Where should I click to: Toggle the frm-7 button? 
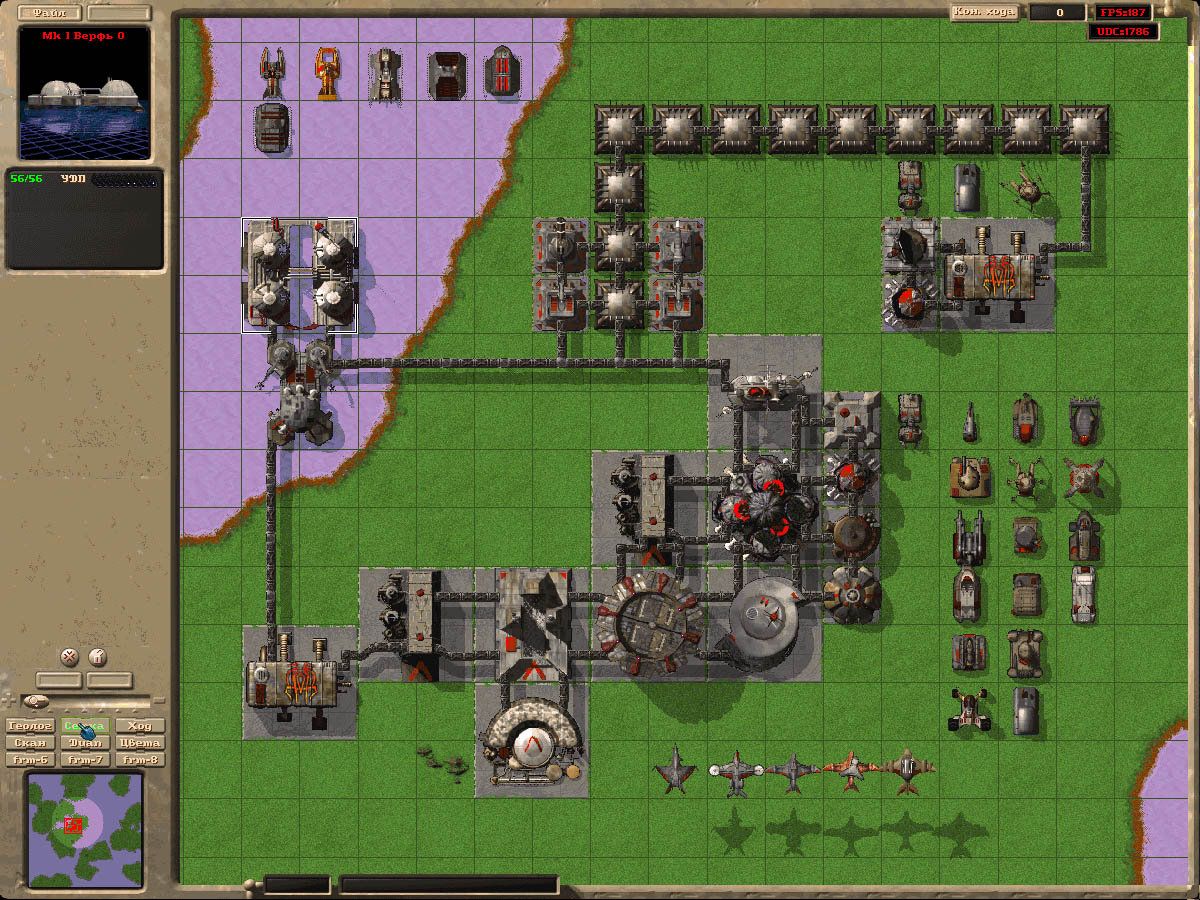click(x=85, y=760)
